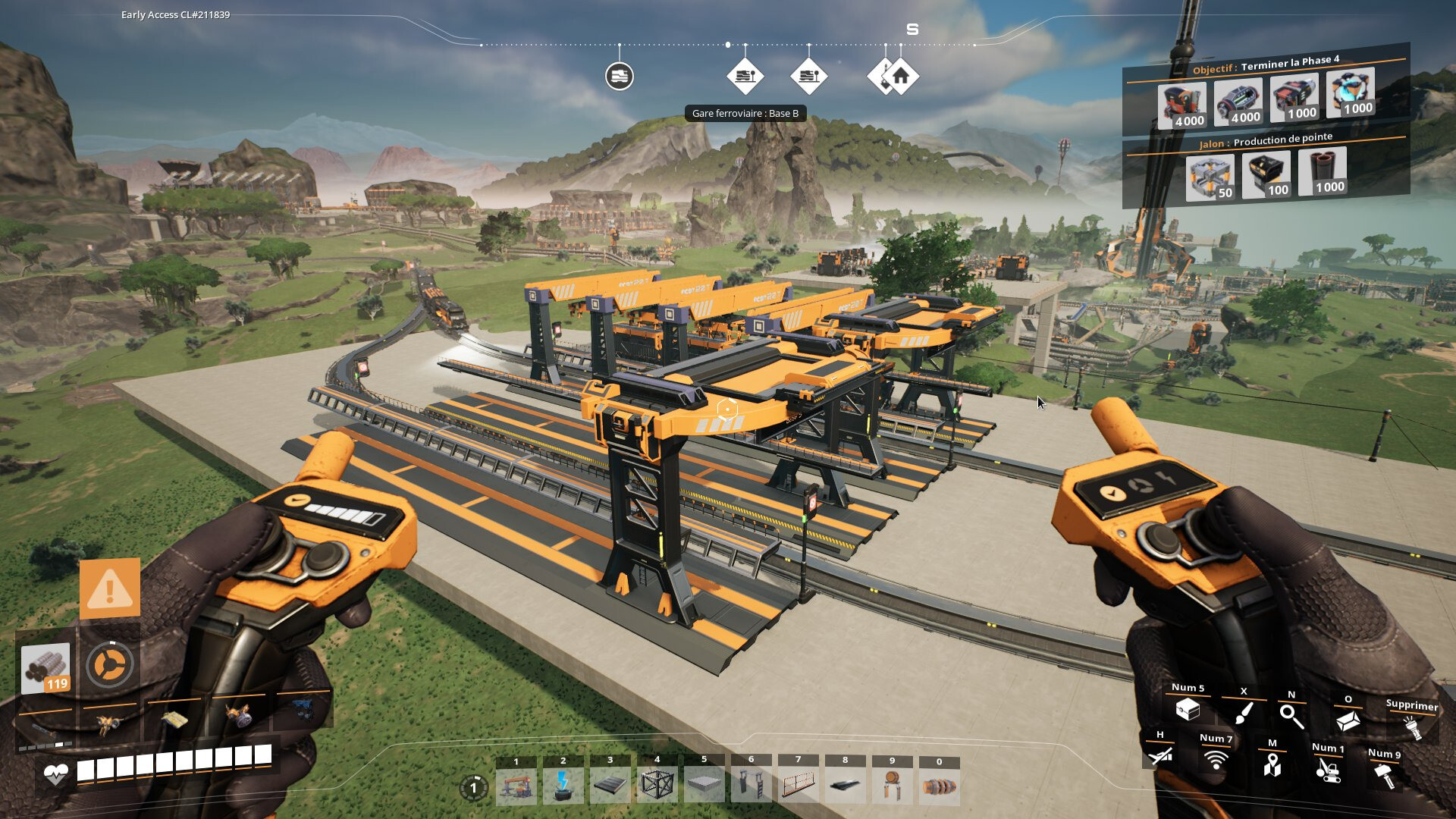Select the railing fence hotbar slot
The image size is (1456, 819).
(798, 786)
